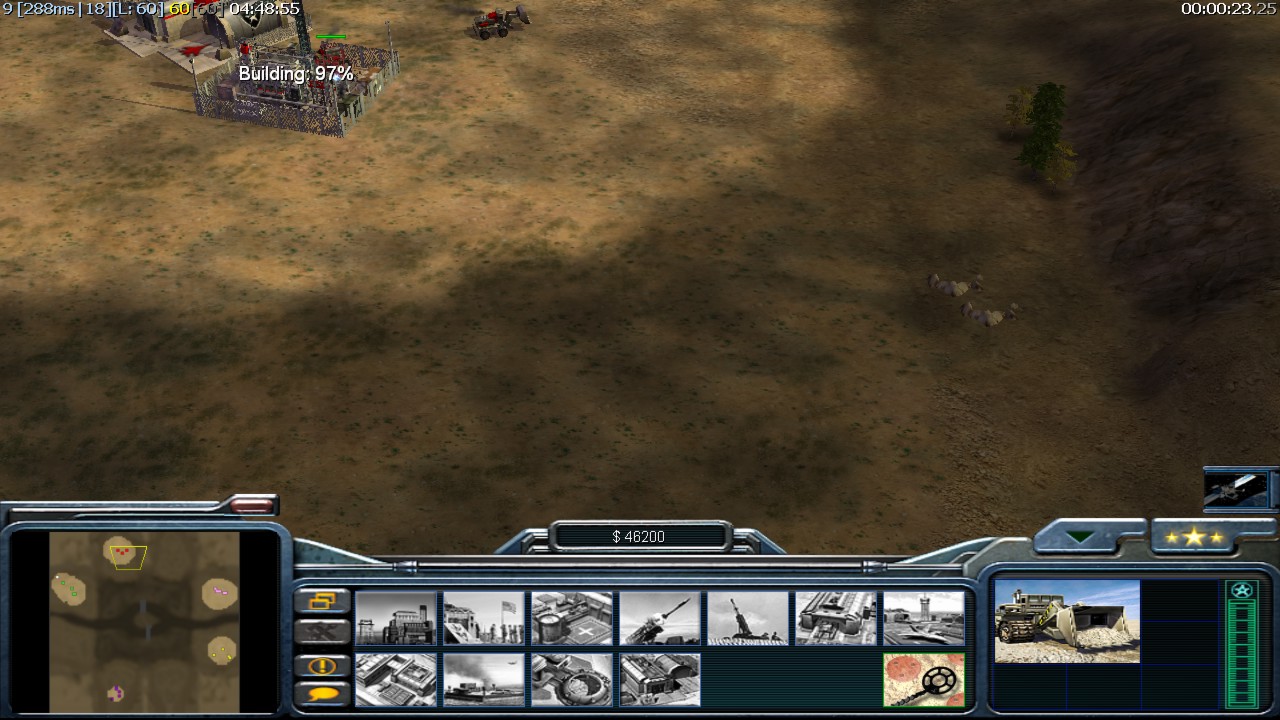Viewport: 1280px width, 720px height.
Task: Build the Airfield with control tower
Action: coord(924,618)
